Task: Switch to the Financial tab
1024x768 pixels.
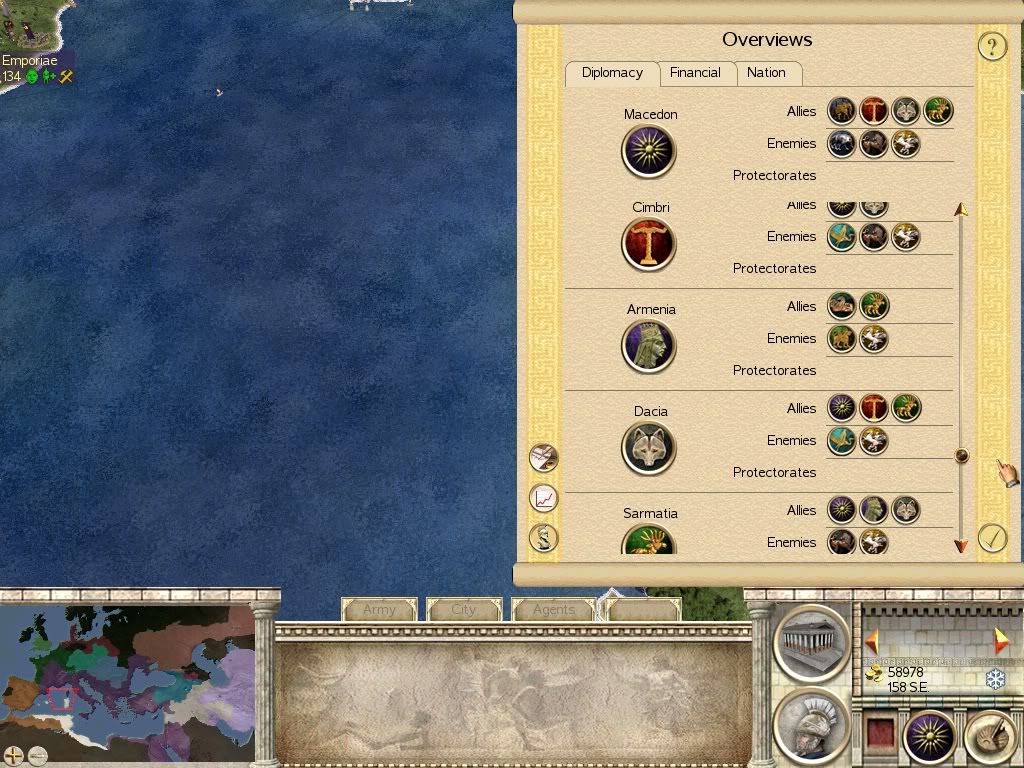Action: pyautogui.click(x=695, y=73)
